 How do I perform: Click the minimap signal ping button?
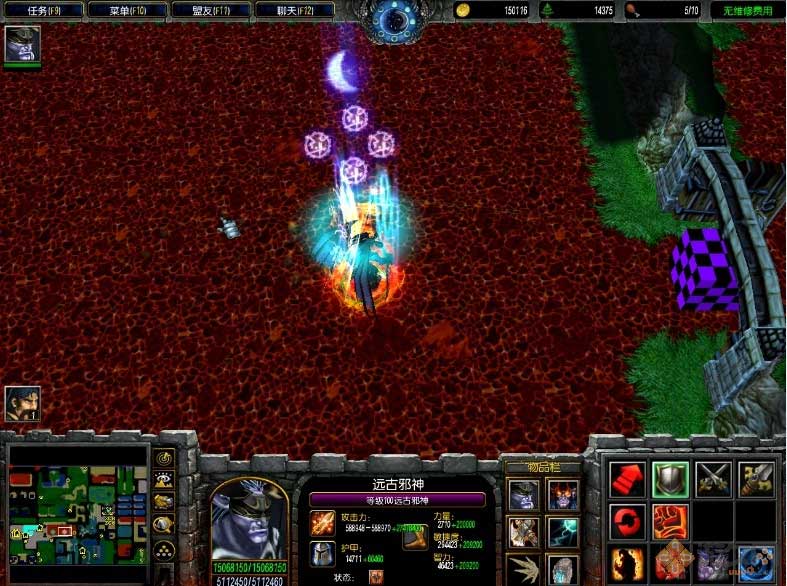tap(165, 459)
